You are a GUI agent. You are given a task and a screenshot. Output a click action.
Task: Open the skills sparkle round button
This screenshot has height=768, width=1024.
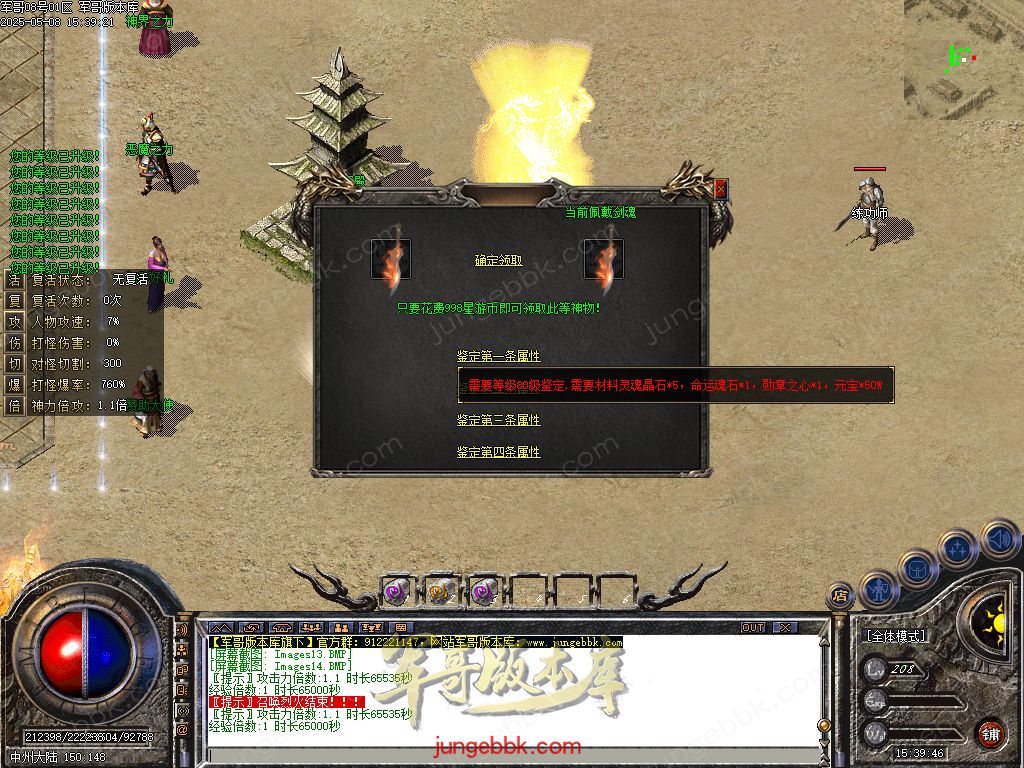coord(957,549)
